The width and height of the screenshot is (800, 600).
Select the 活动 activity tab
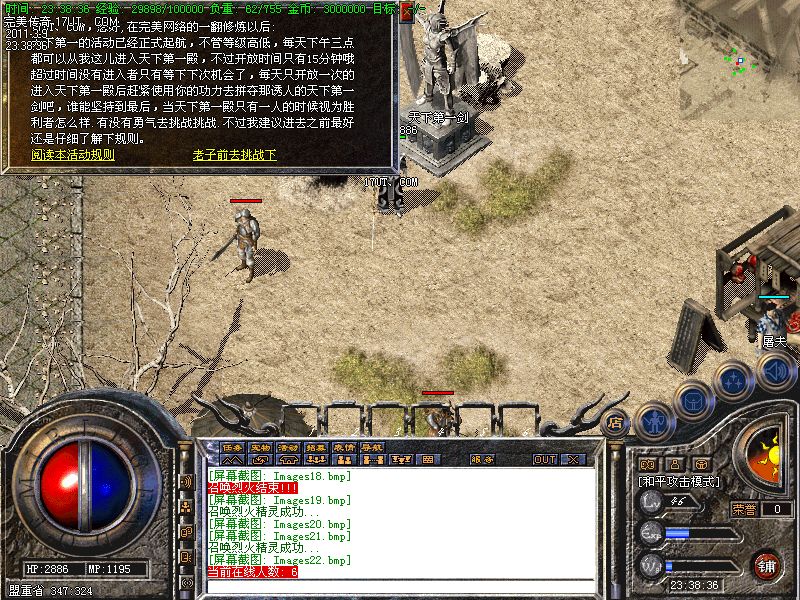(288, 447)
